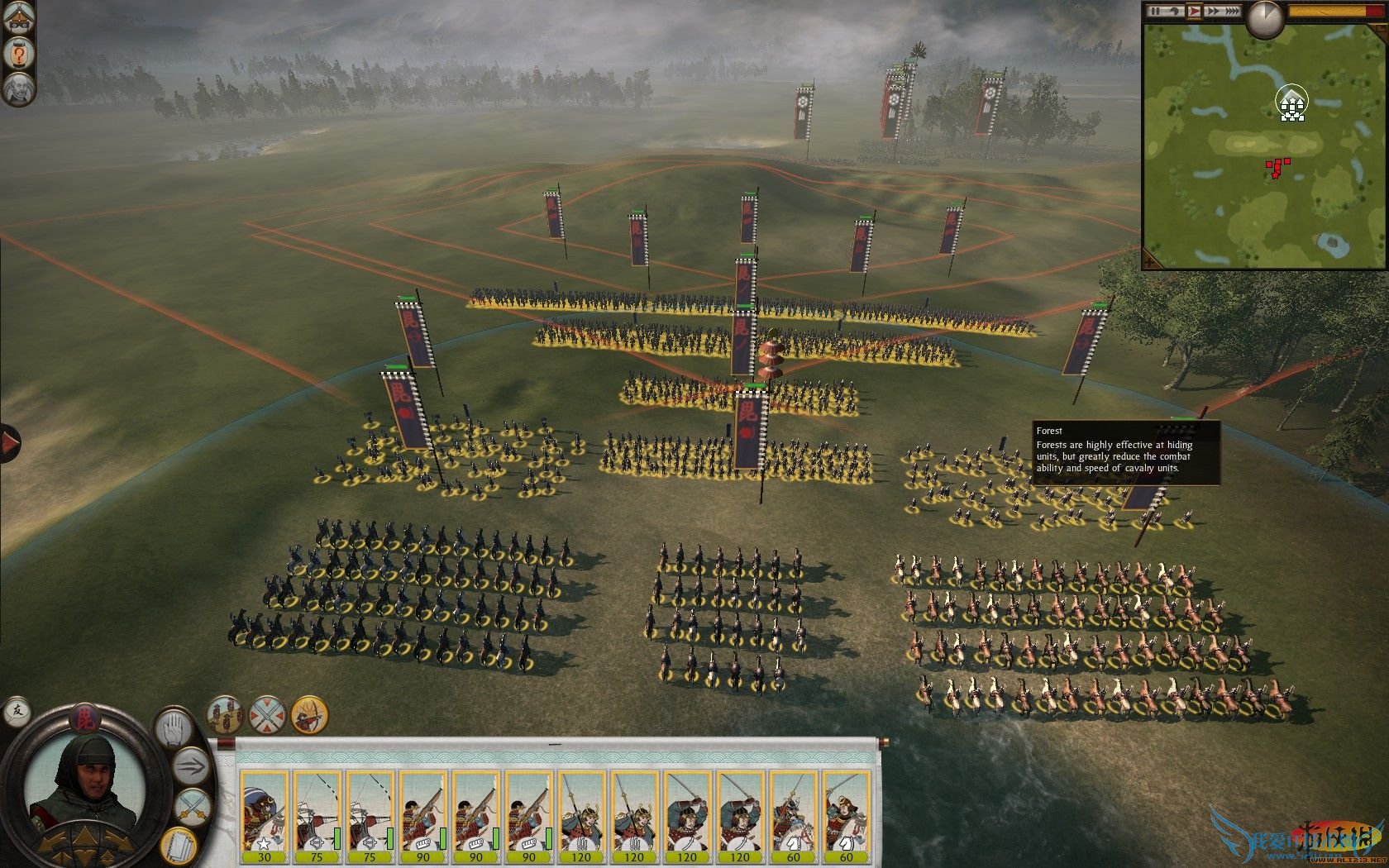Select the general's unit card
The image size is (1389, 868).
[x=264, y=816]
